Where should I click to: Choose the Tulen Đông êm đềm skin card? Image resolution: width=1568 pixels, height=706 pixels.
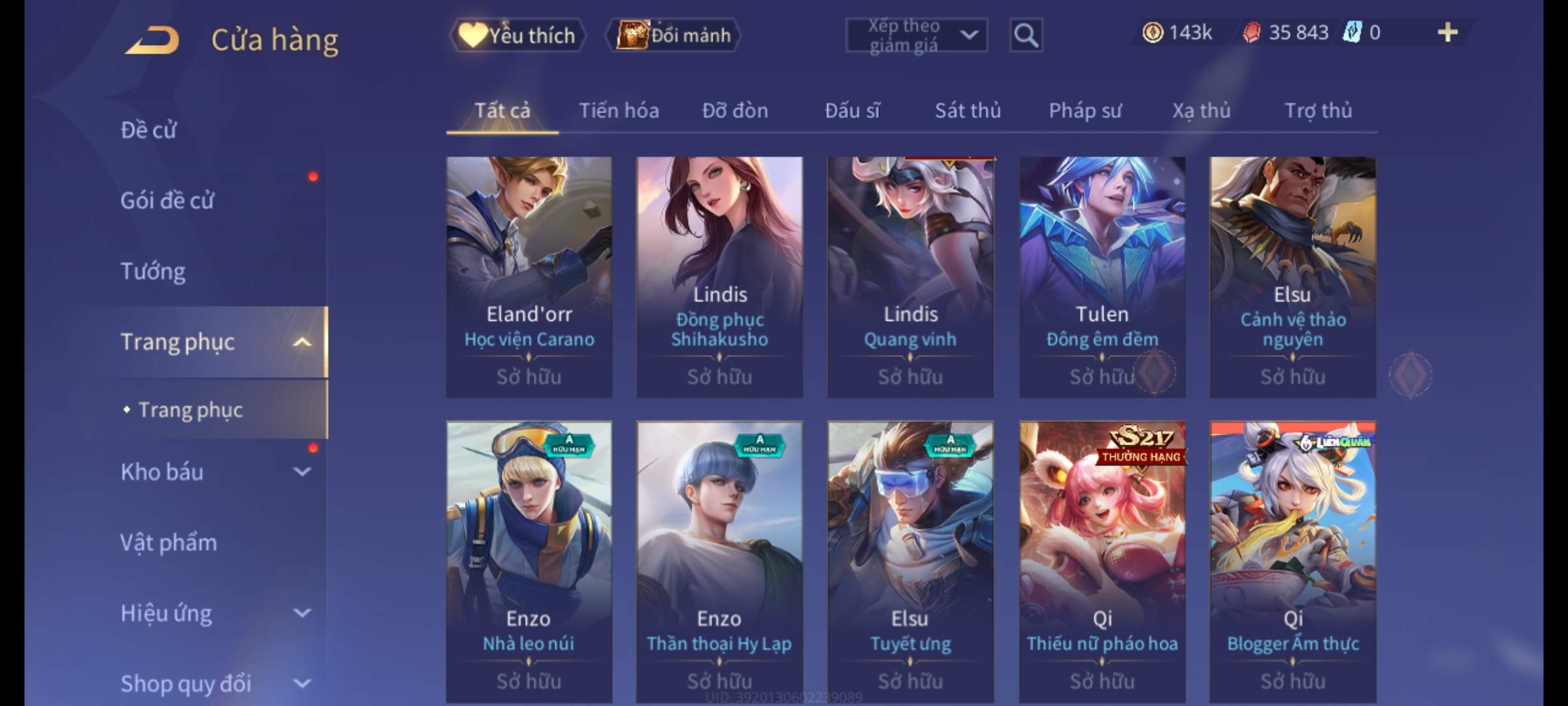tap(1102, 277)
